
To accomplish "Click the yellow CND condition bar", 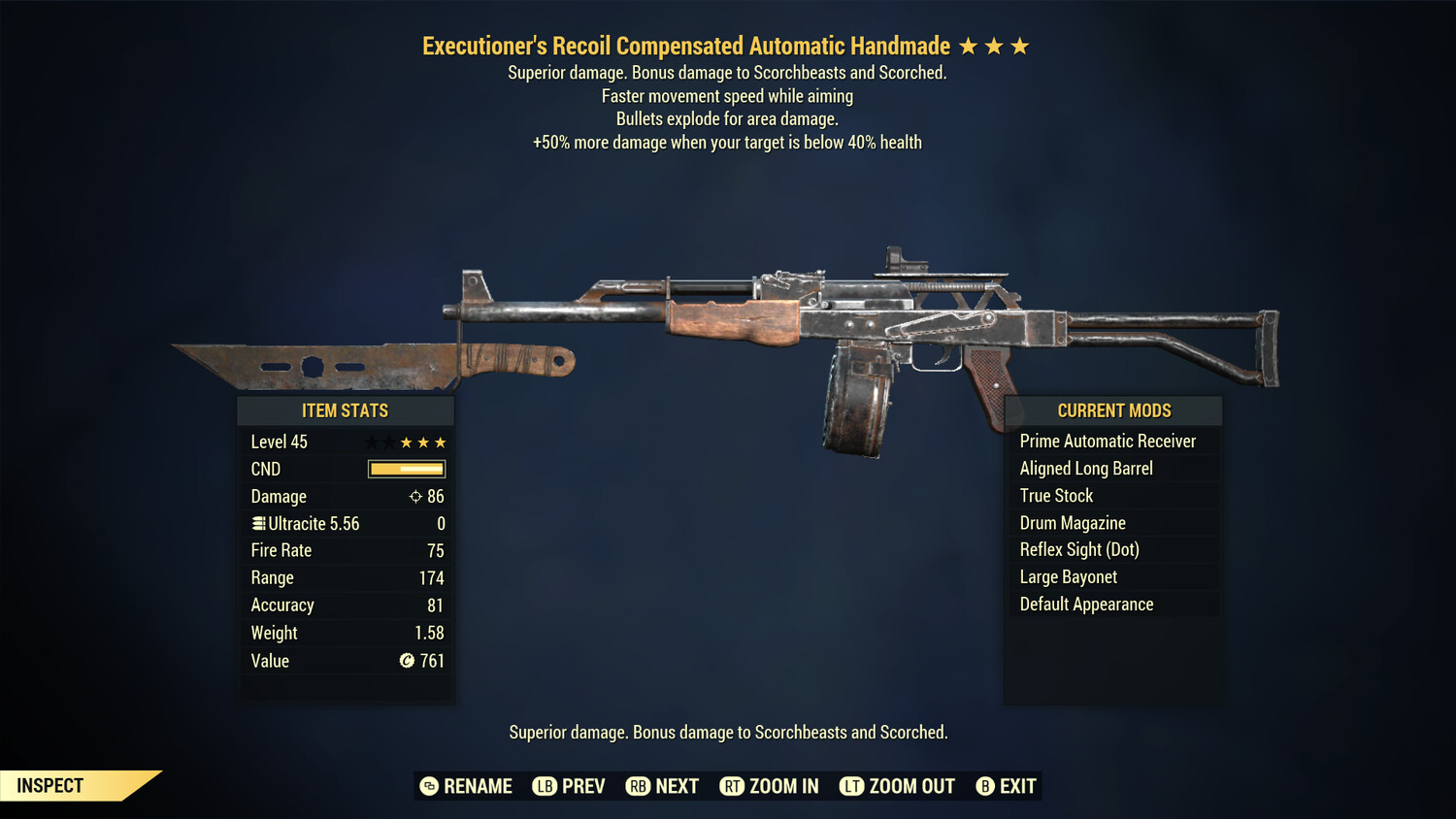I will tap(406, 469).
